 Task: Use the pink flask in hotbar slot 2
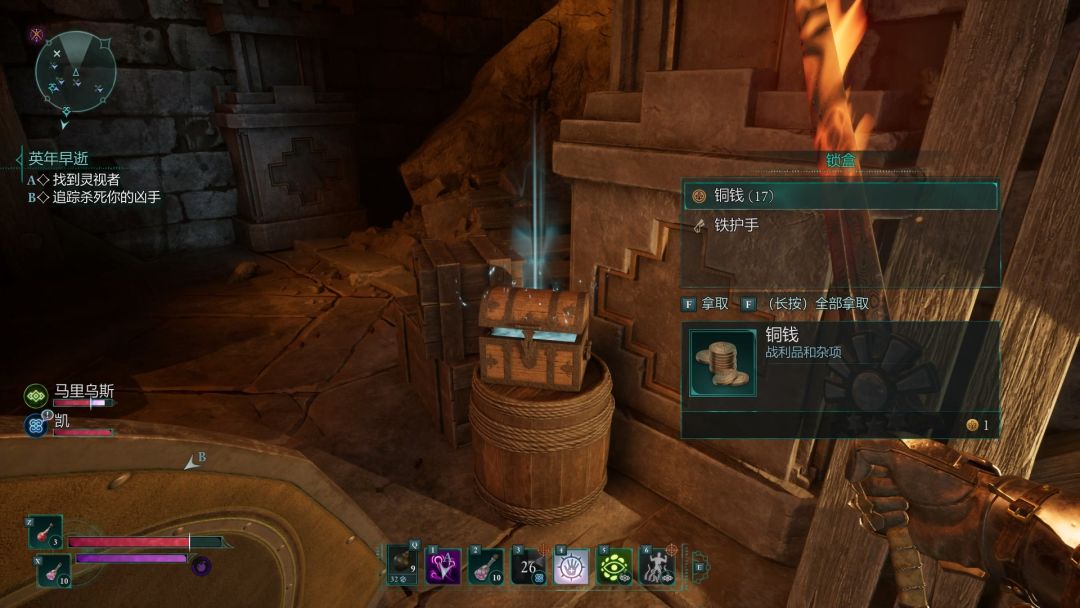point(486,568)
